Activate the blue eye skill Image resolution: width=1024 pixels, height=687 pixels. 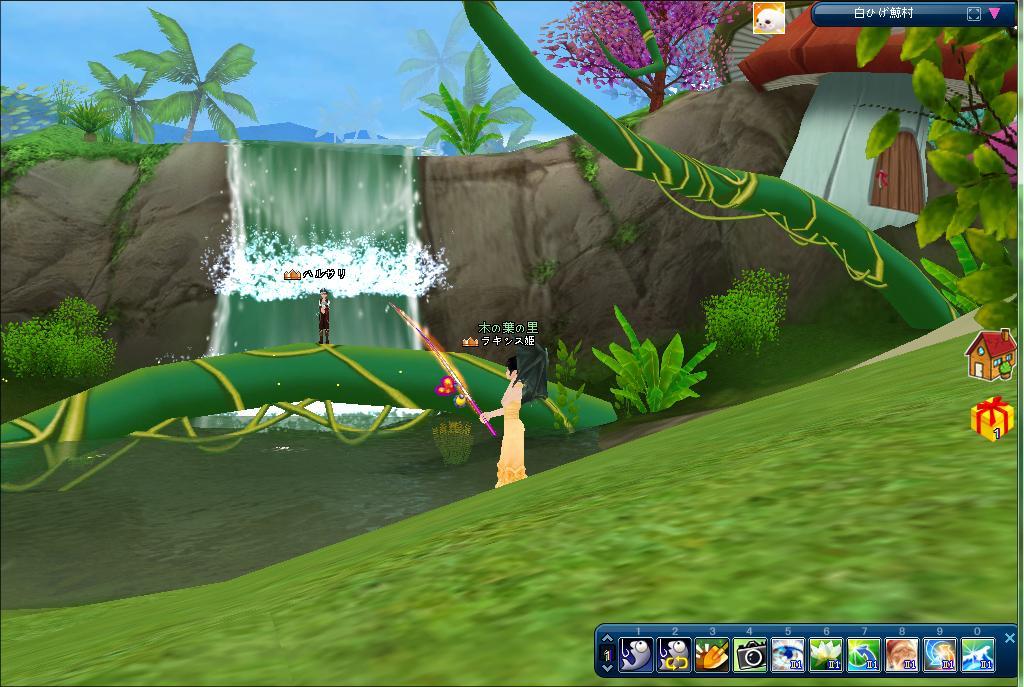coord(788,655)
